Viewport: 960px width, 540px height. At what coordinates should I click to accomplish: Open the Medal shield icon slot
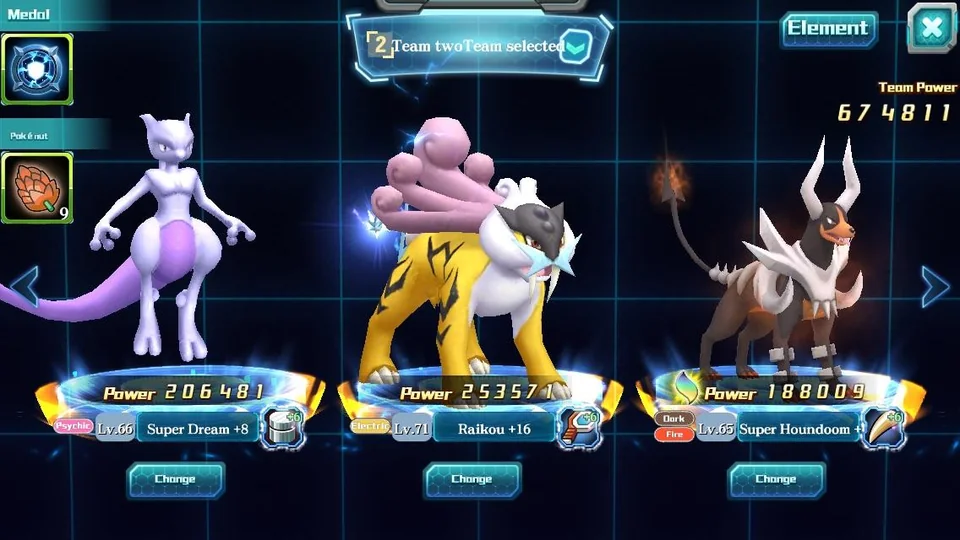click(x=36, y=69)
